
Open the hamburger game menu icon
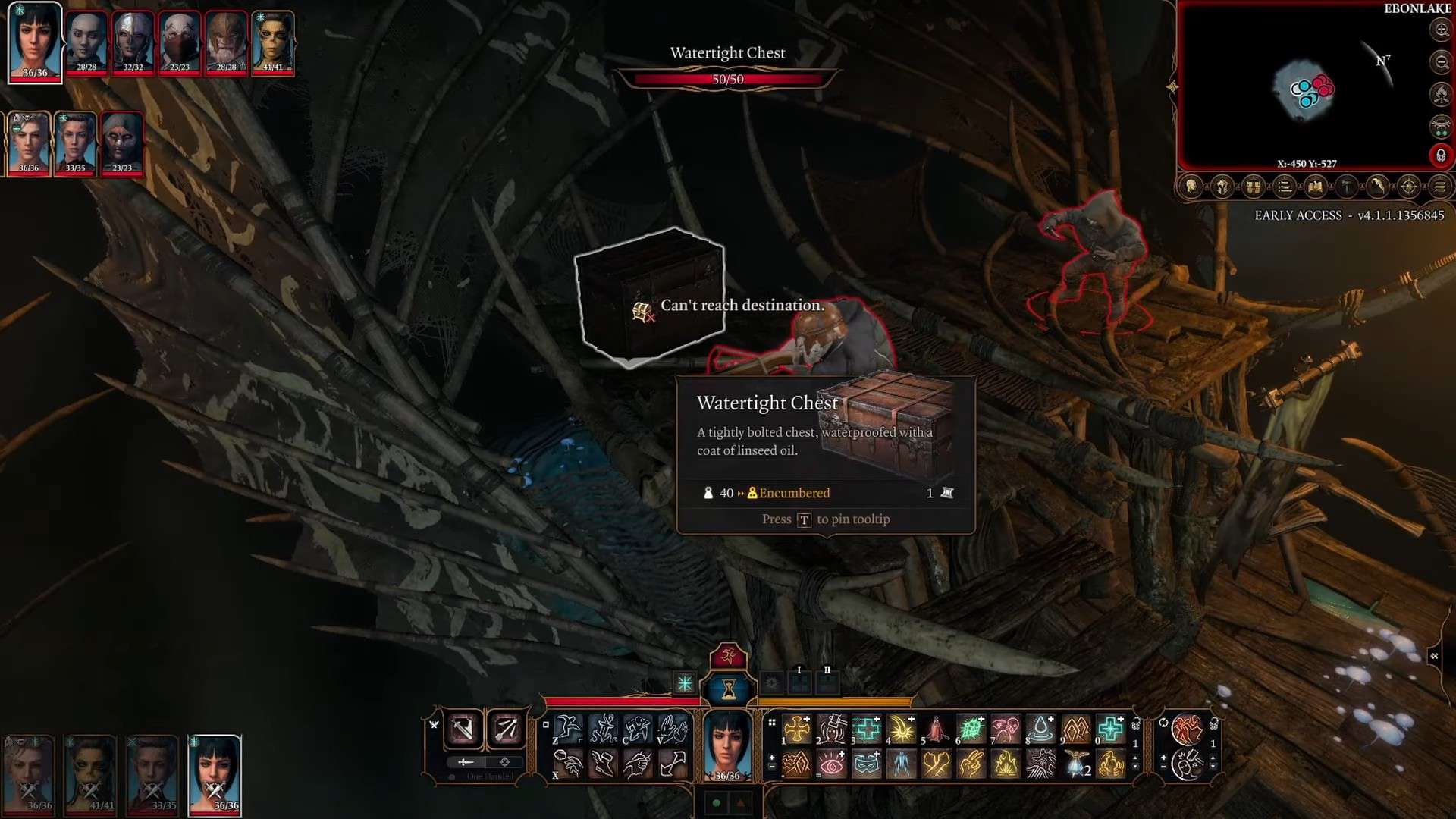pos(1440,187)
